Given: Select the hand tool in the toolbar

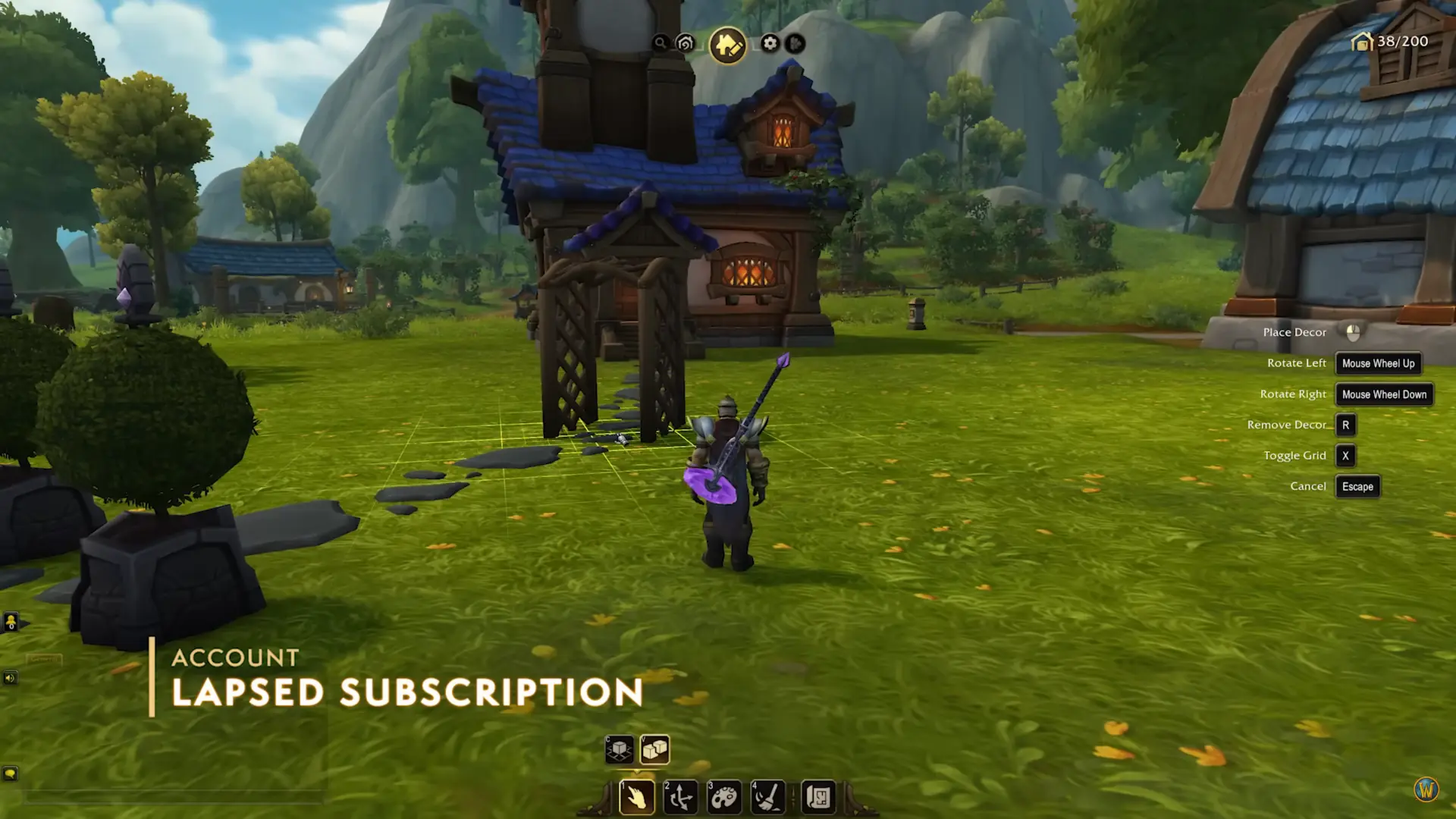Looking at the screenshot, I should tap(636, 797).
